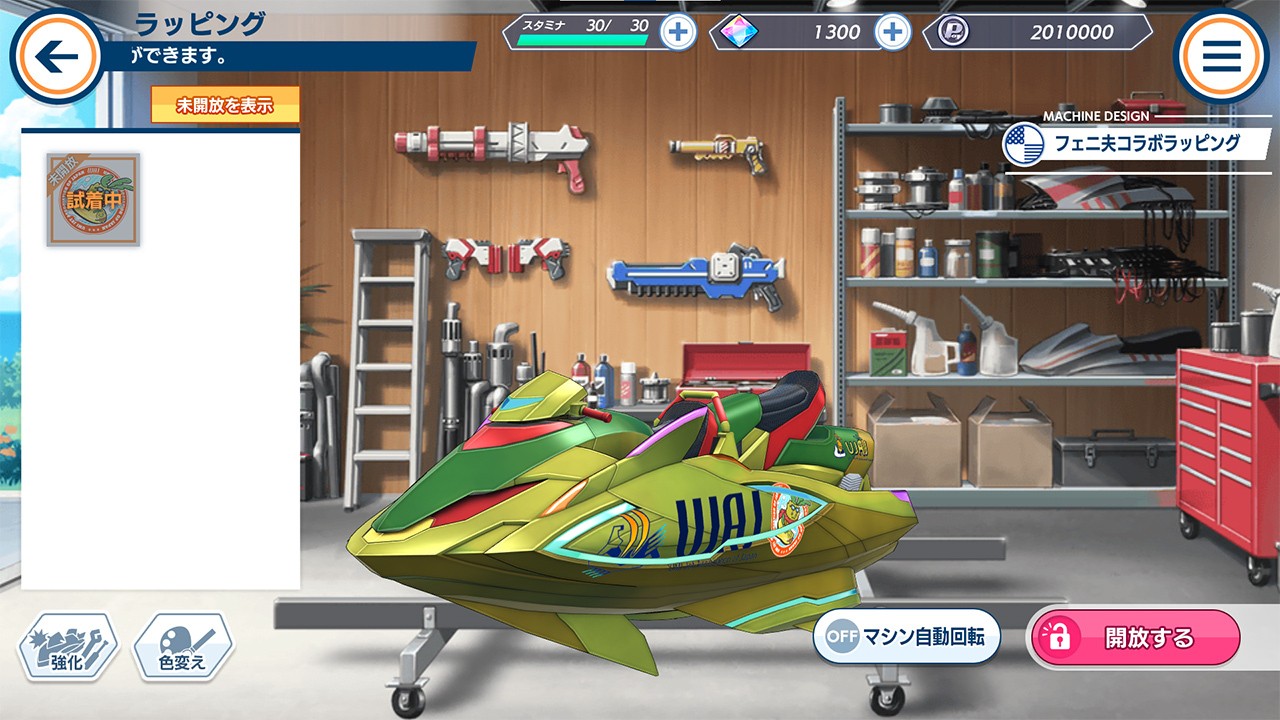Toggle マシン自動回転 auto-rotation
Screen dimensions: 1280x720
point(906,637)
